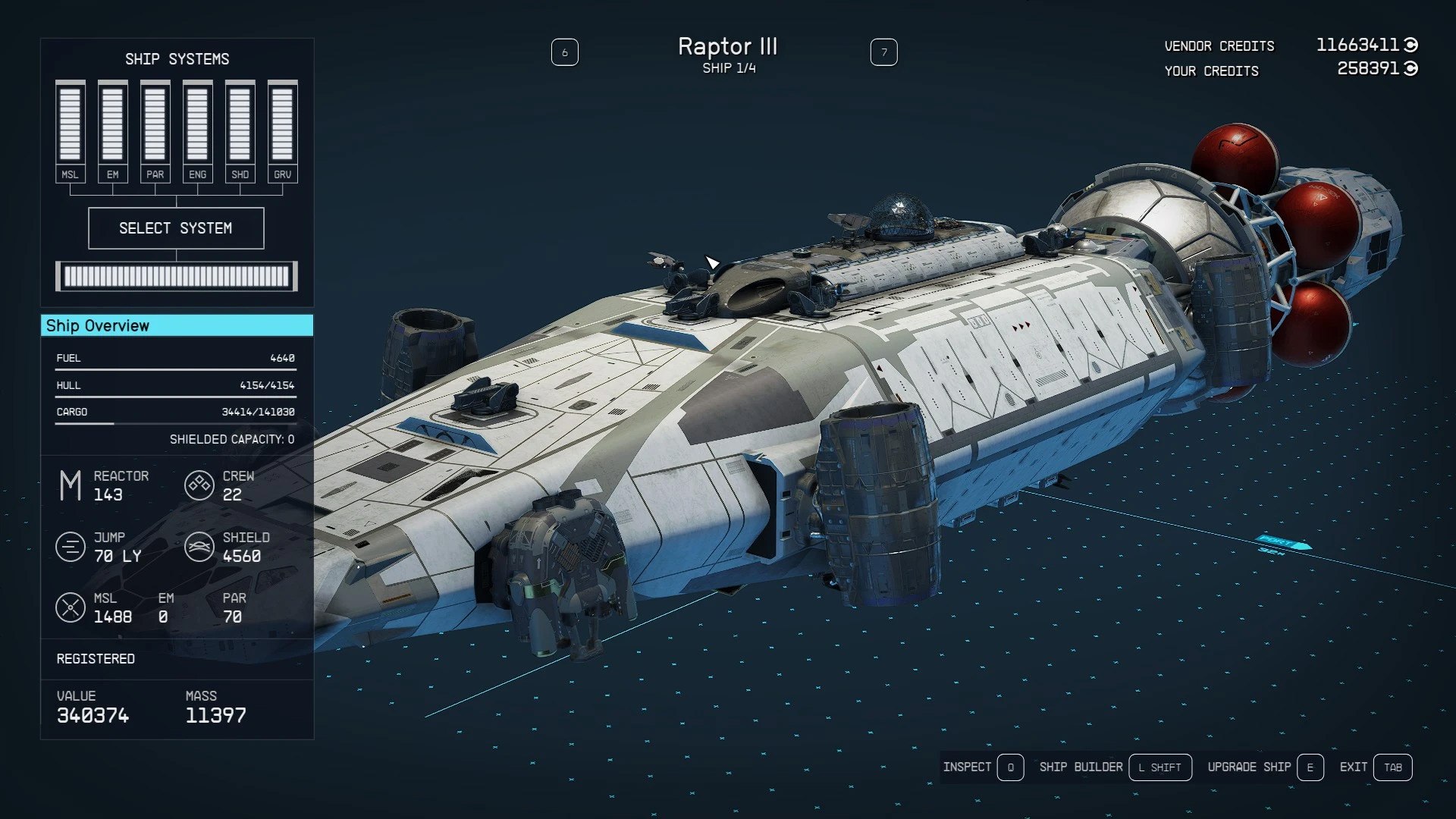Click the Select System box
1456x819 pixels.
click(176, 228)
